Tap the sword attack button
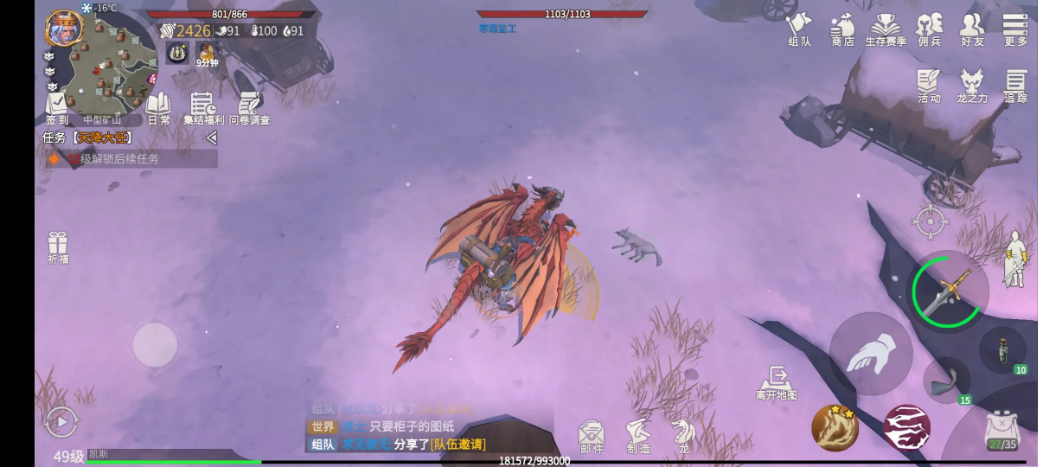This screenshot has height=467, width=1038. tap(946, 289)
